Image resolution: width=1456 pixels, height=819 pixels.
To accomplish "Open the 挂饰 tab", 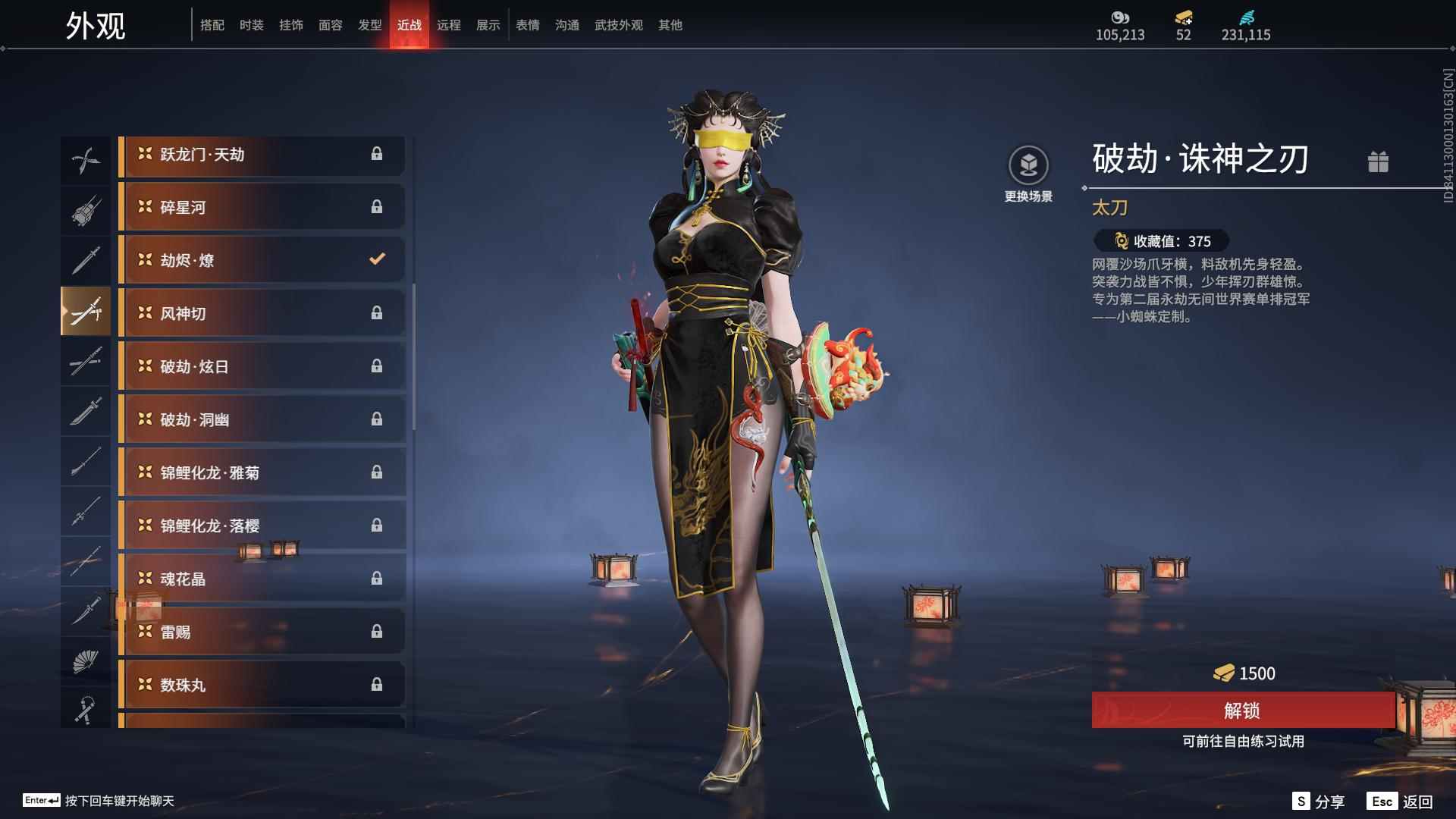I will (x=290, y=25).
